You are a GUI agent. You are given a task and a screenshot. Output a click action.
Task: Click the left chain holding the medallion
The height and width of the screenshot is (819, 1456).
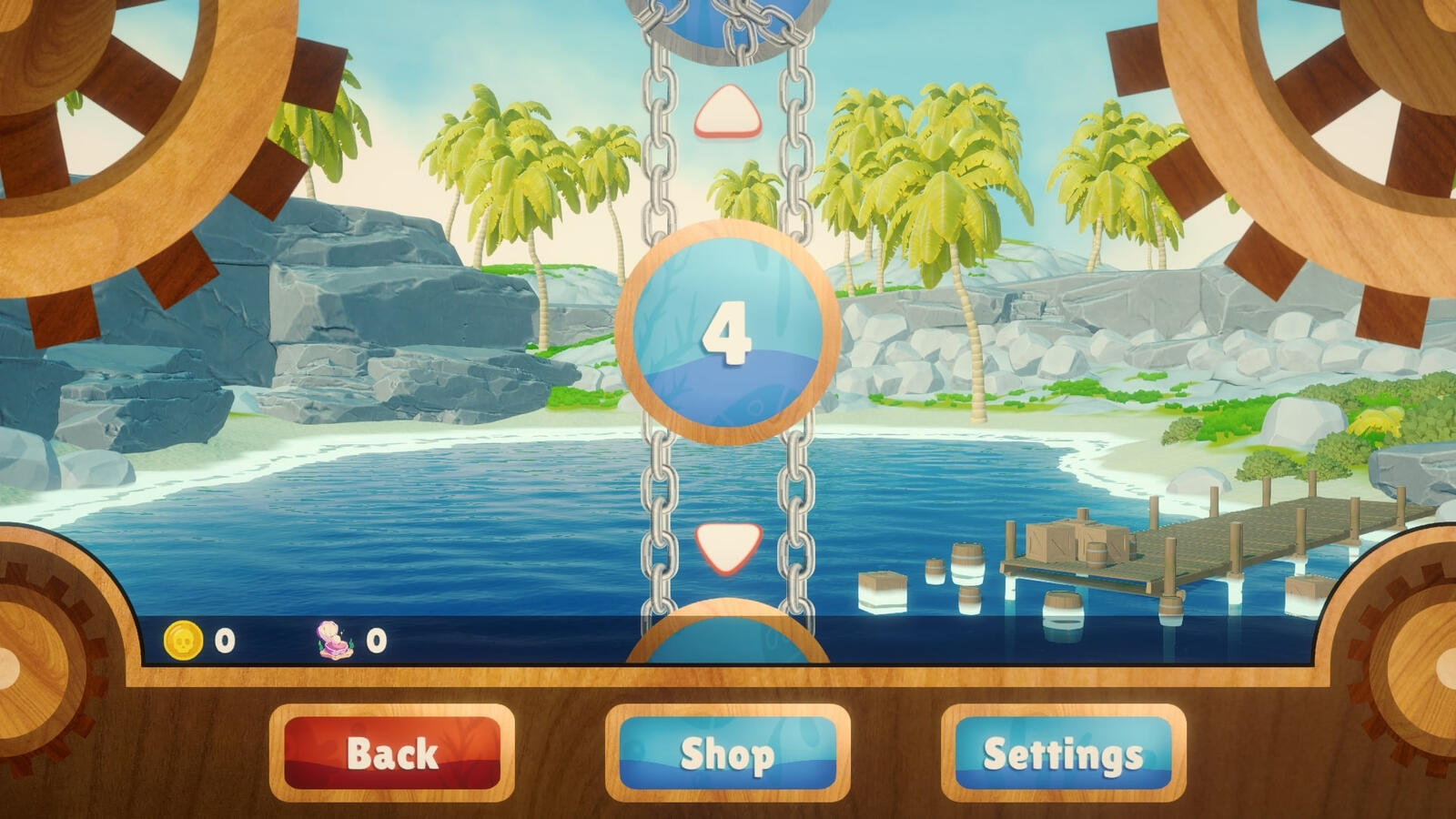[658, 500]
